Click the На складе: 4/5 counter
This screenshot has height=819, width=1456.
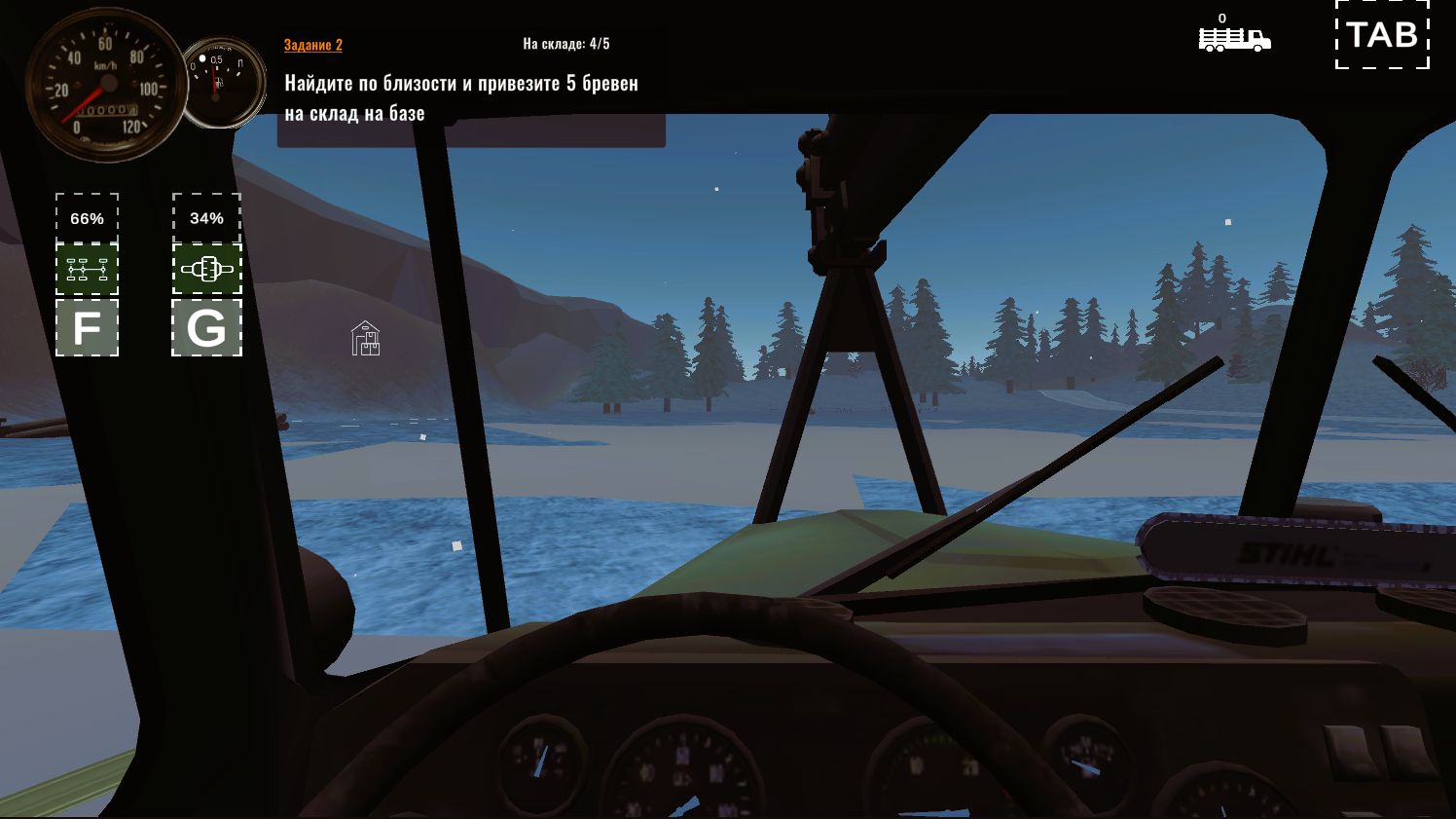tap(568, 42)
